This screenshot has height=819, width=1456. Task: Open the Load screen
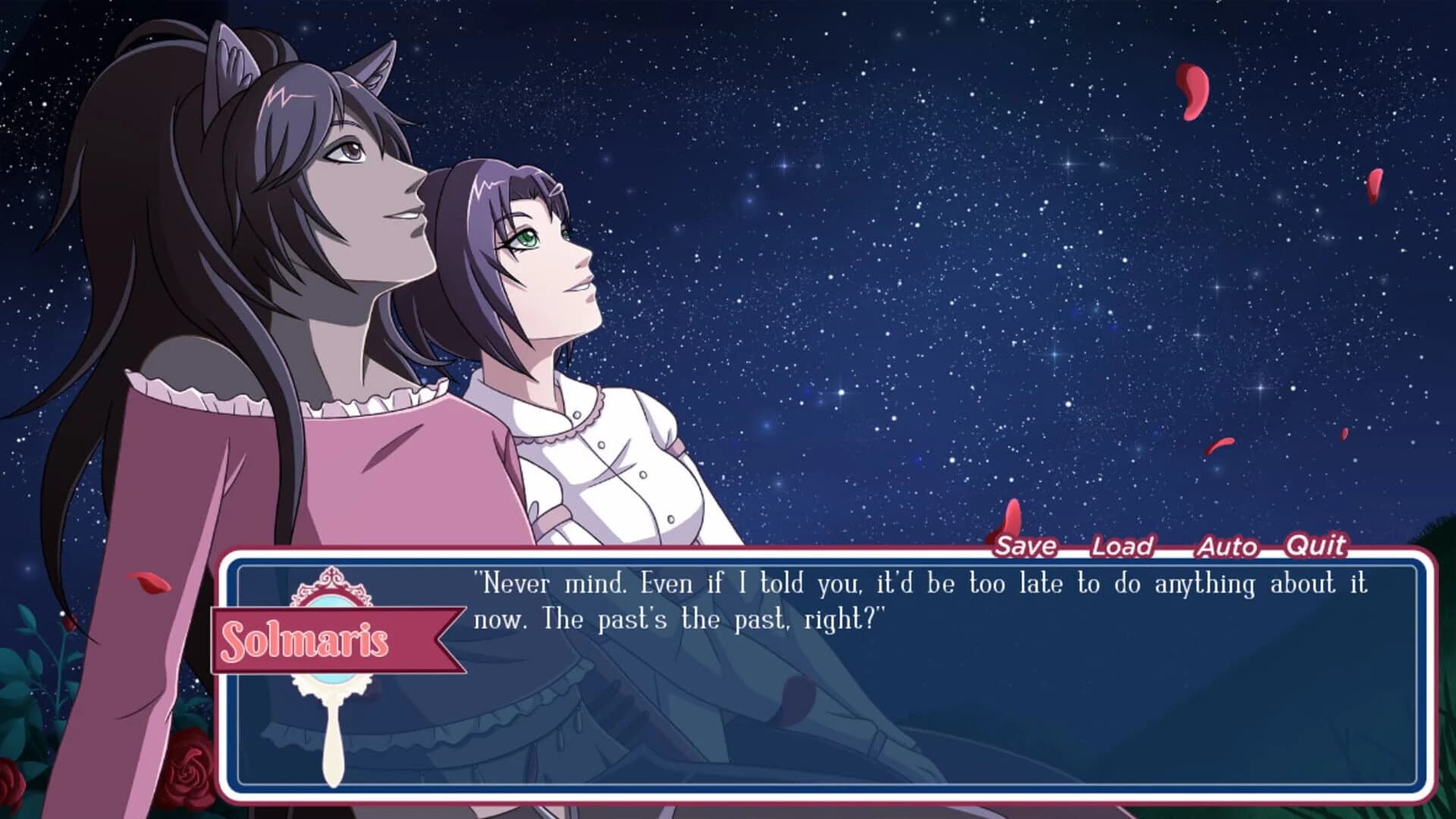(x=1122, y=547)
